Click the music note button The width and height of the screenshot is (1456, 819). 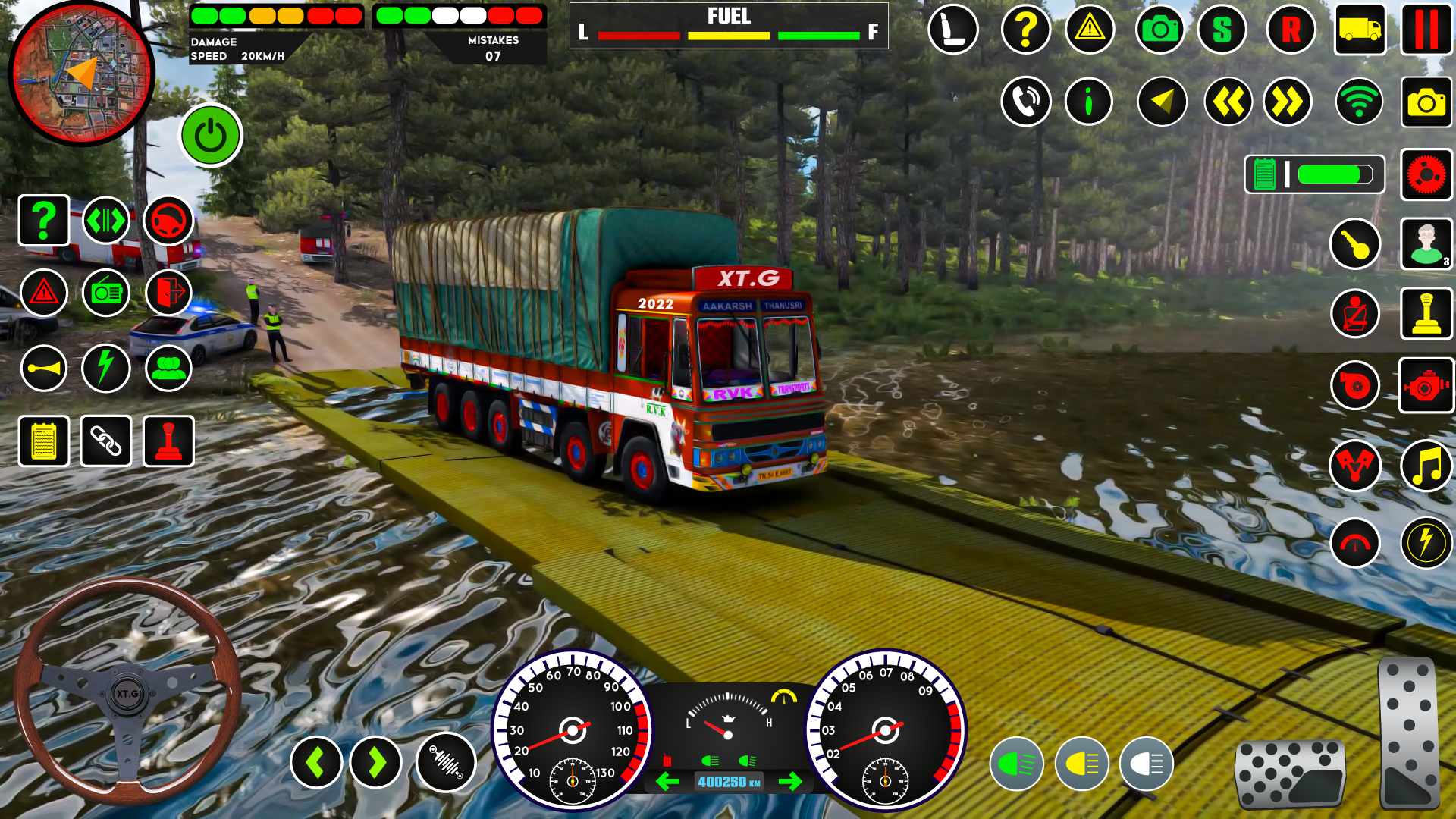(1426, 466)
